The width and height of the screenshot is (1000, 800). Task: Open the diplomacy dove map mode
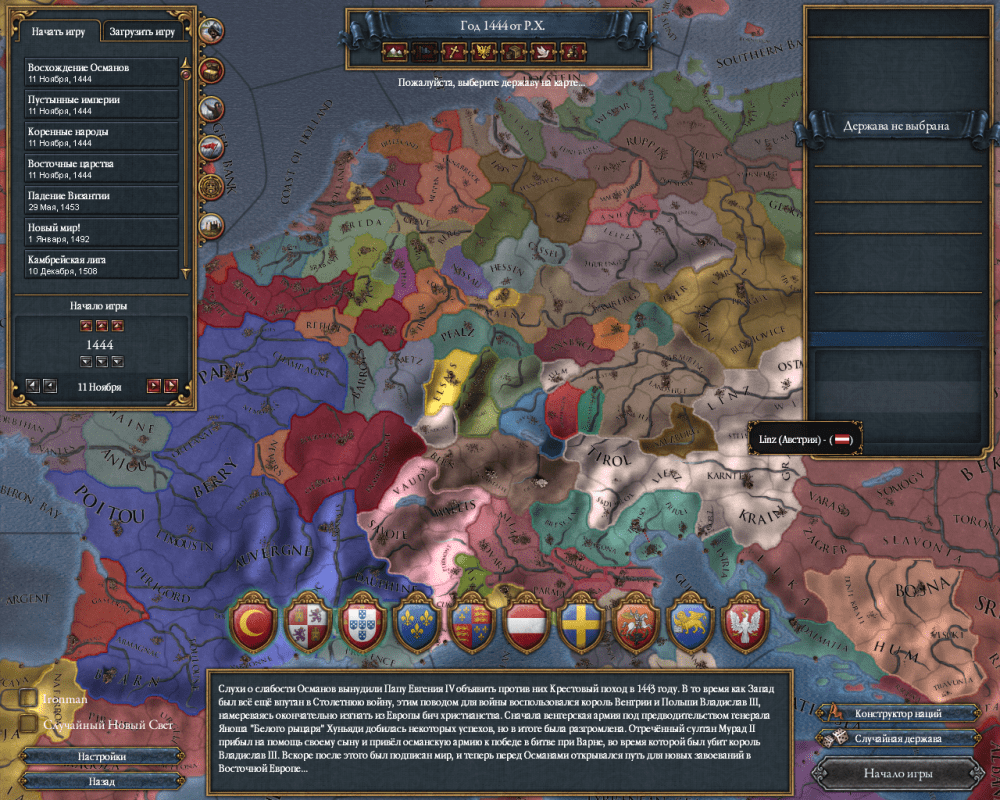tap(543, 49)
